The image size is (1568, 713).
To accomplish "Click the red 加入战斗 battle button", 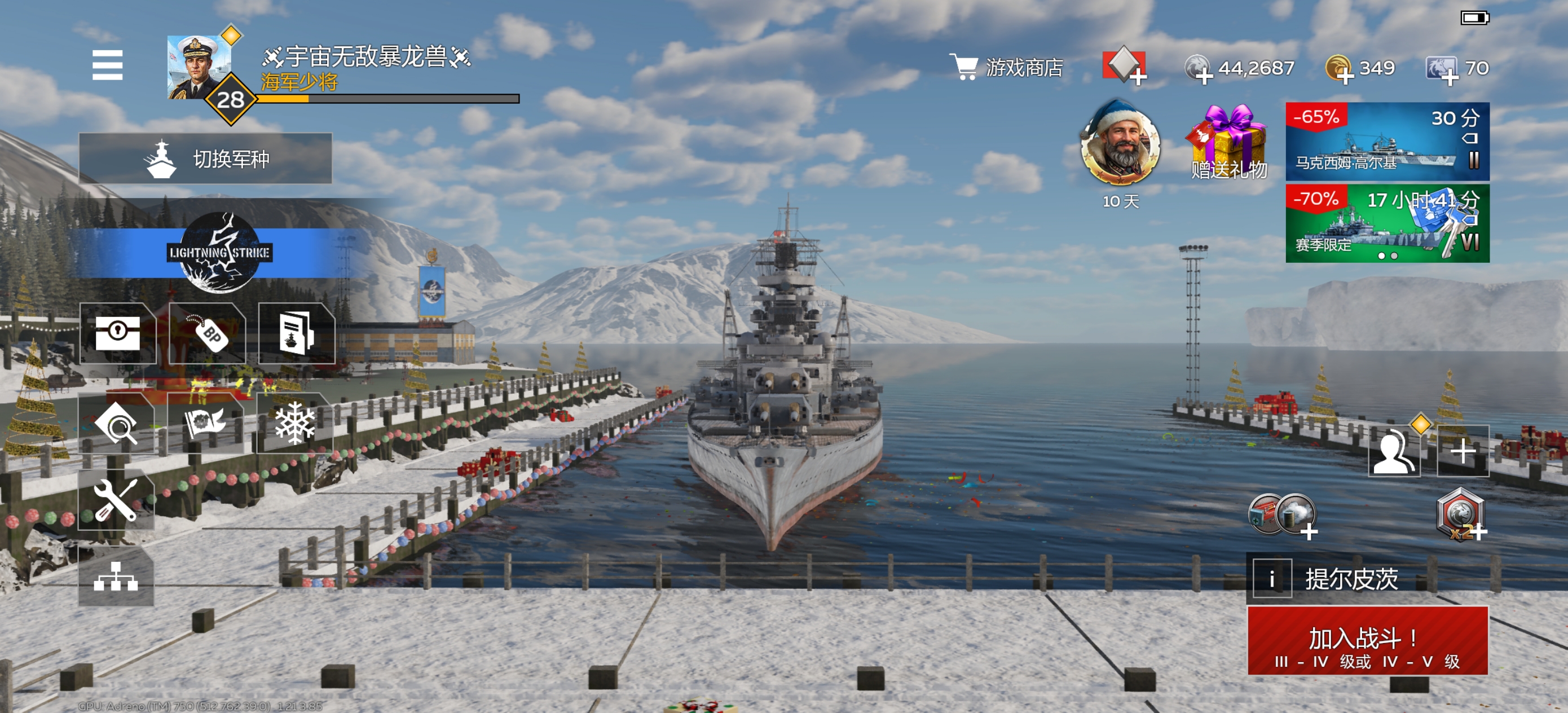I will click(x=1367, y=641).
